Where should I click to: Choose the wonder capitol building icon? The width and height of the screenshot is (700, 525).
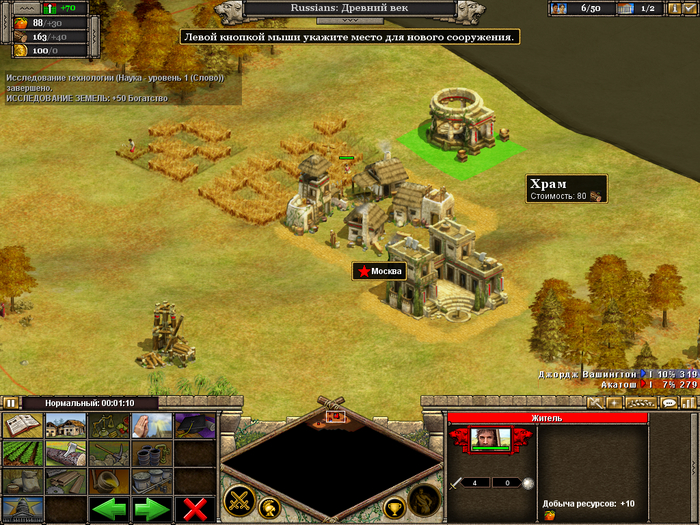click(x=22, y=508)
